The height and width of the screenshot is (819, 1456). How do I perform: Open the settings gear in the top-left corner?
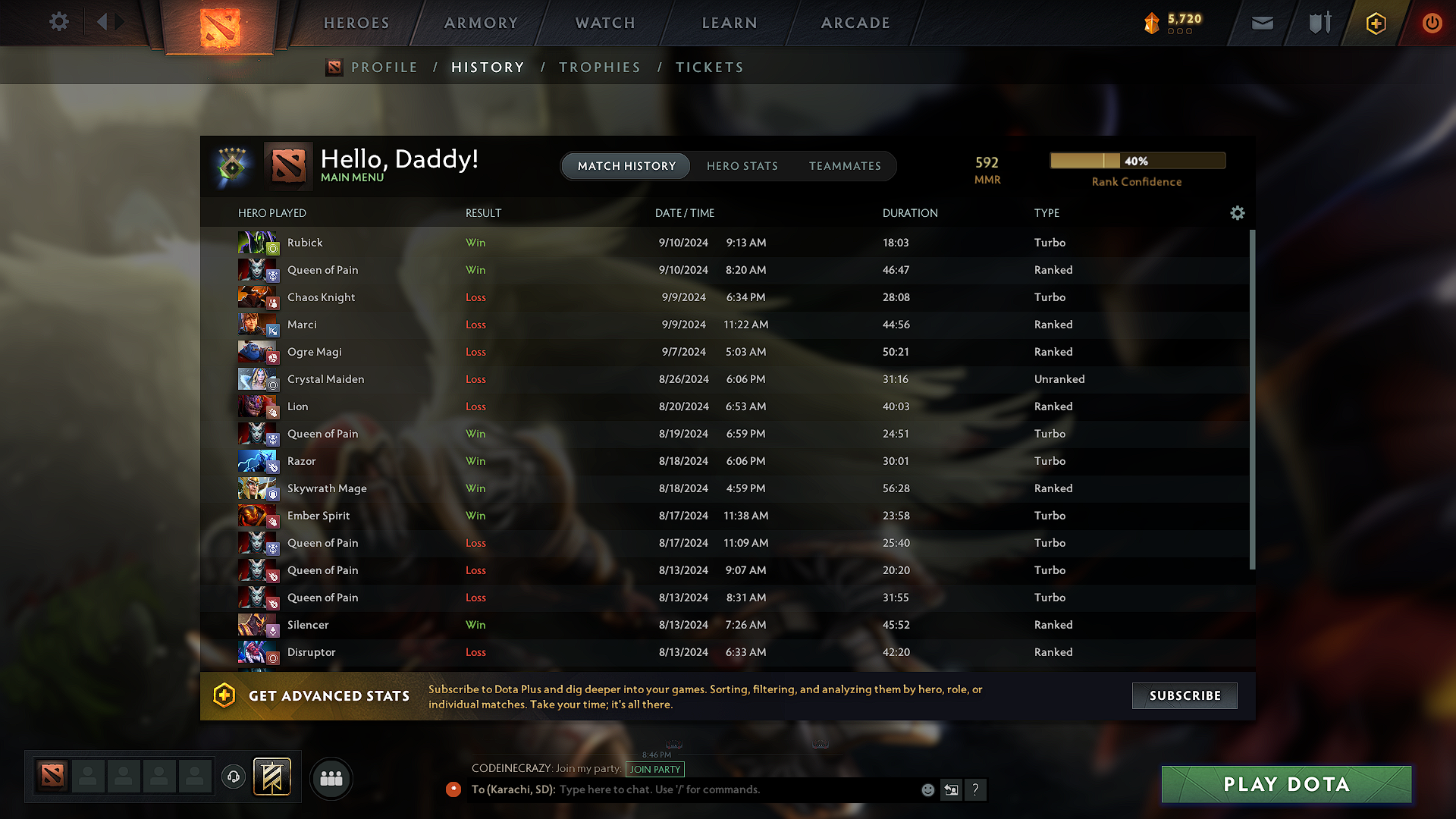tap(58, 23)
